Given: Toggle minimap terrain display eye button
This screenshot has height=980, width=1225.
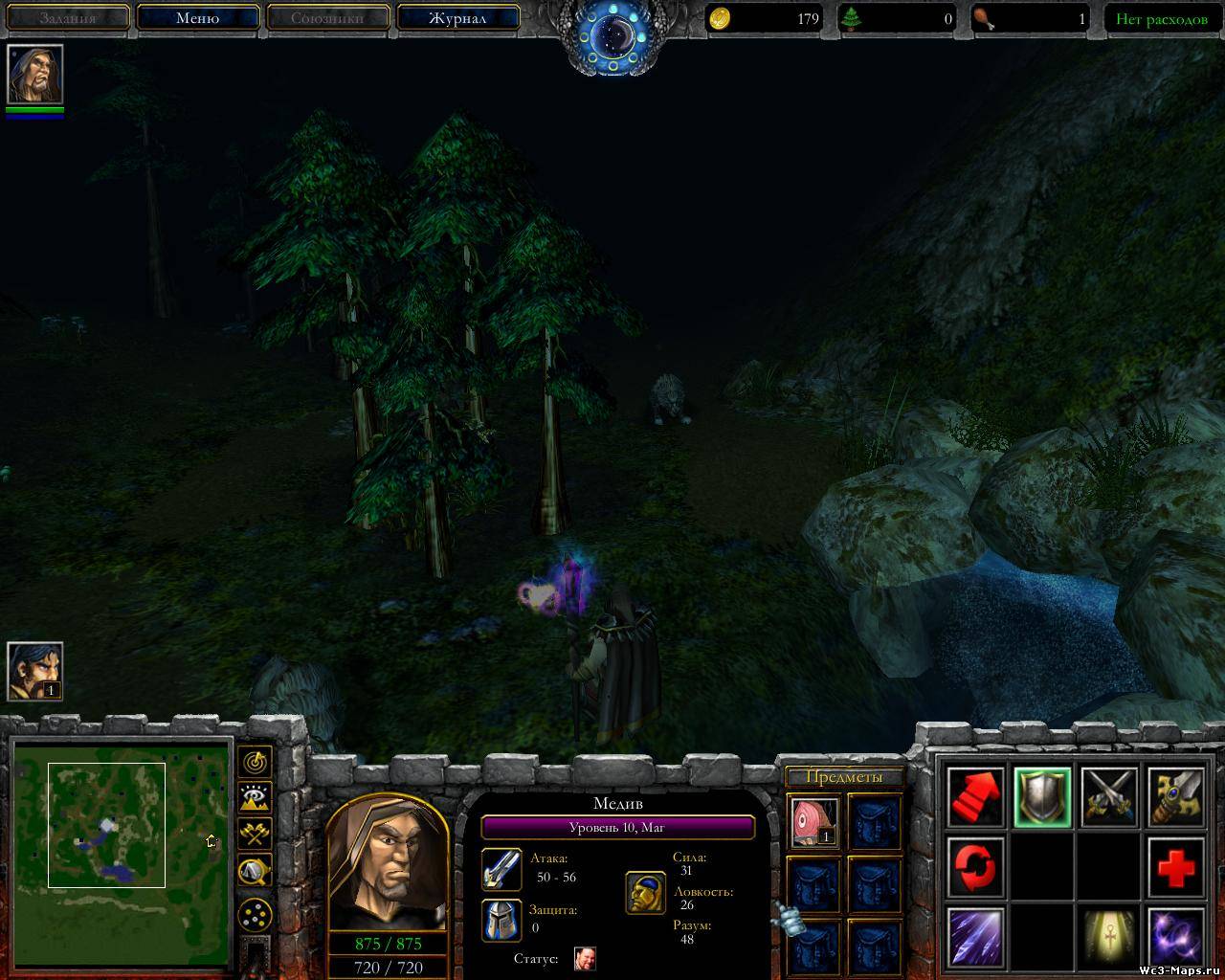Looking at the screenshot, I should point(256,797).
